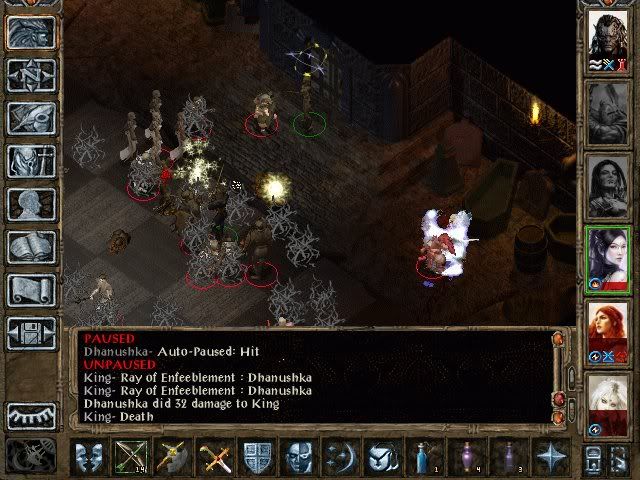The image size is (640, 480).
Task: Choose the bow weapon slot
Action: coord(130,458)
